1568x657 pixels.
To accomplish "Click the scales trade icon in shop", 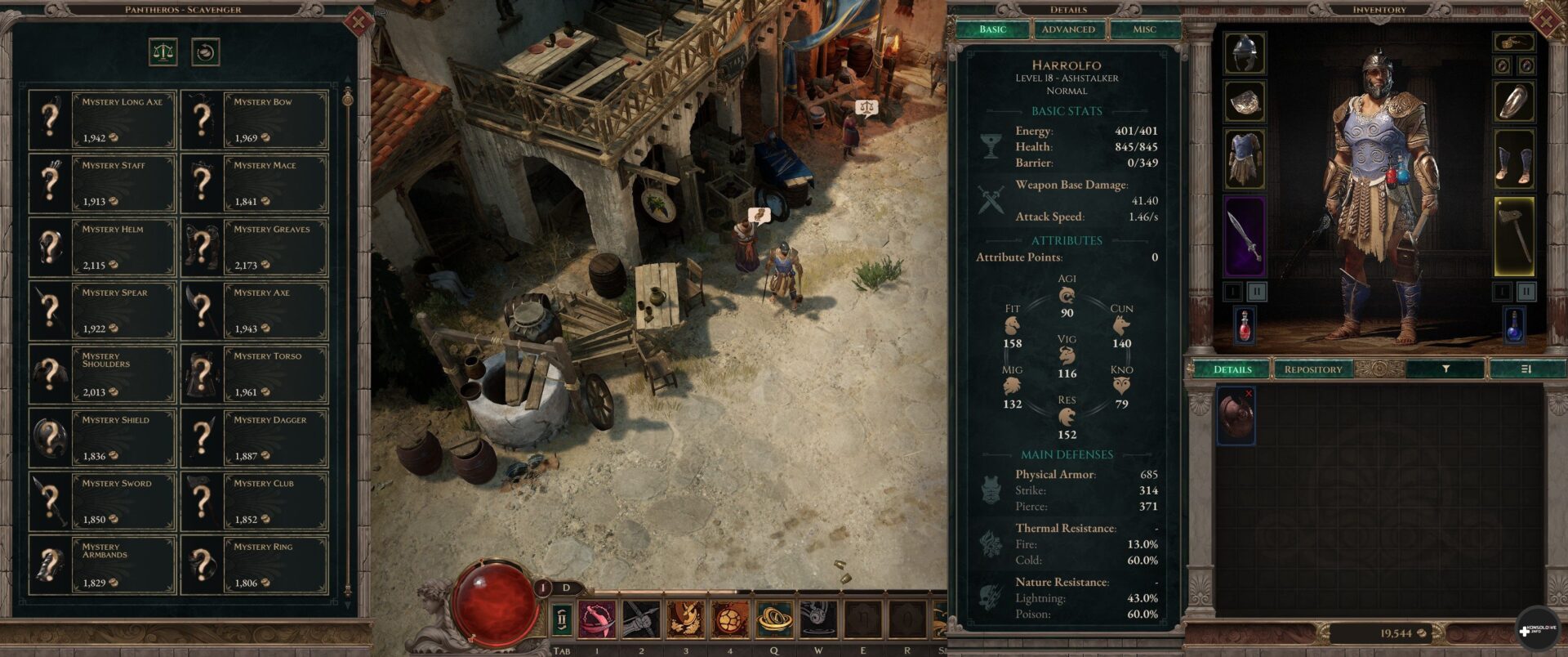I will [x=163, y=52].
